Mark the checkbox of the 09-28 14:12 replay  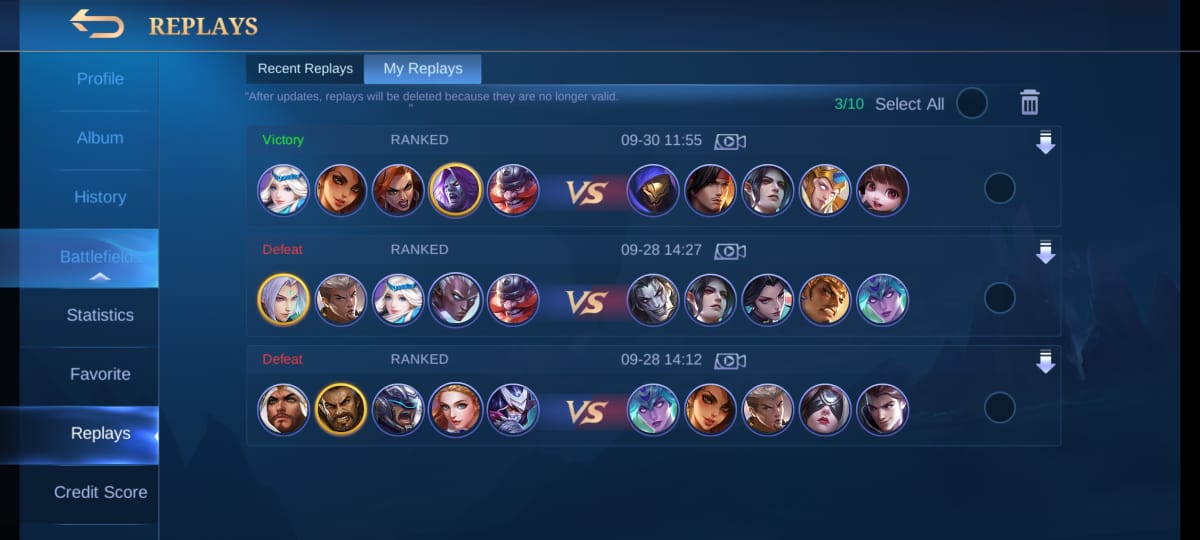coord(999,408)
